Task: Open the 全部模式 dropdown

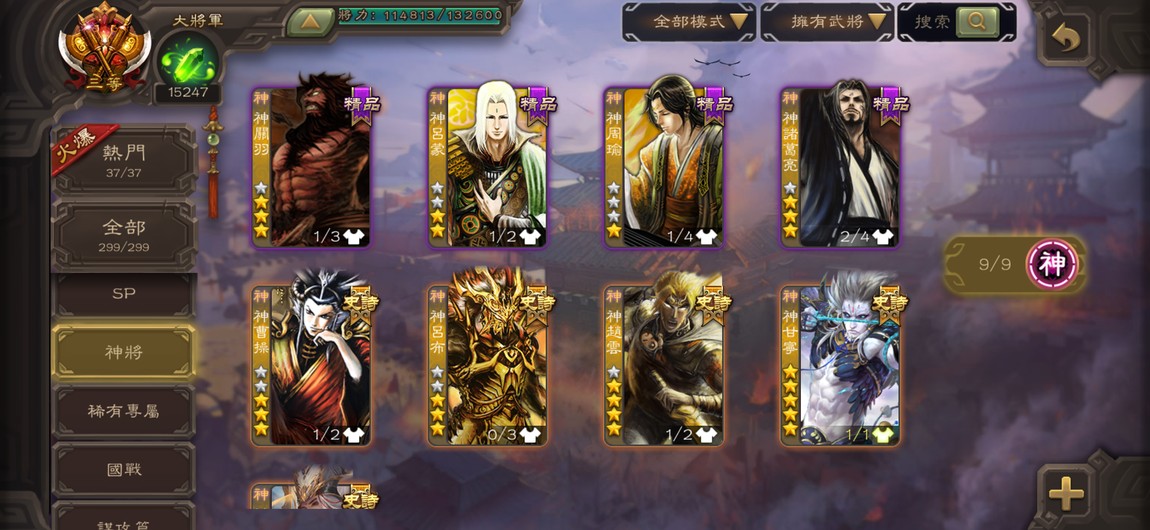Action: click(x=689, y=21)
